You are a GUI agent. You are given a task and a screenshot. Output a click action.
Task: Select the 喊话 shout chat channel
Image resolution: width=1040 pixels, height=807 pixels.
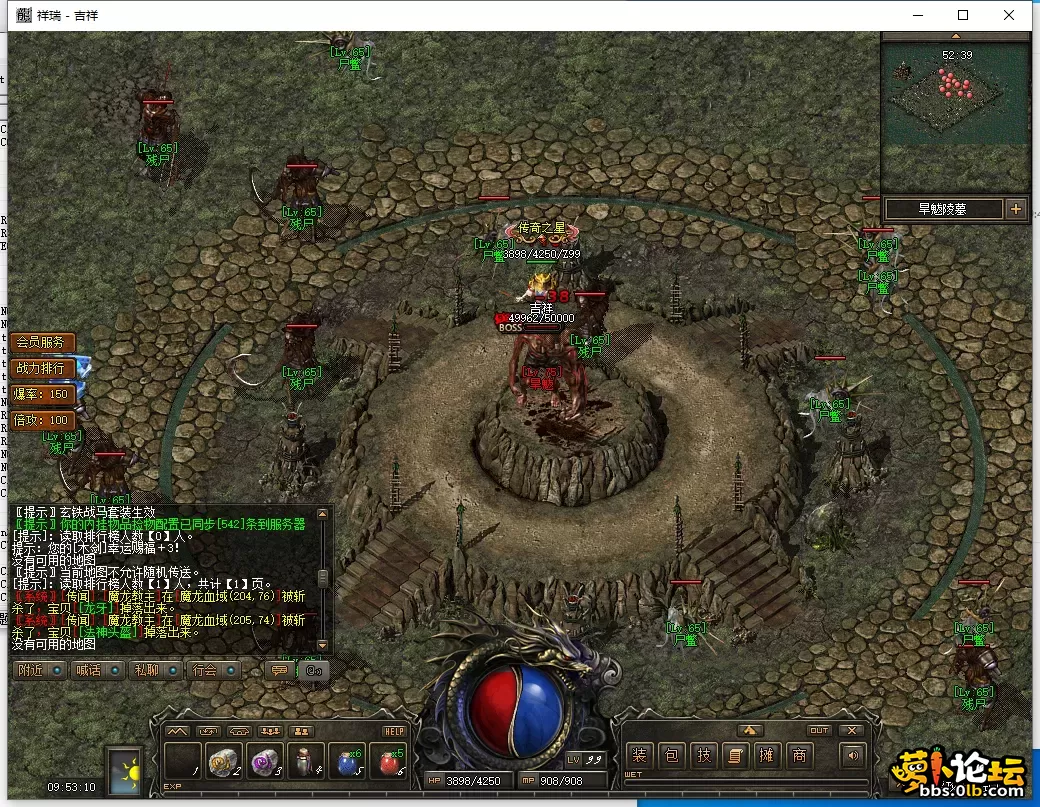point(98,670)
